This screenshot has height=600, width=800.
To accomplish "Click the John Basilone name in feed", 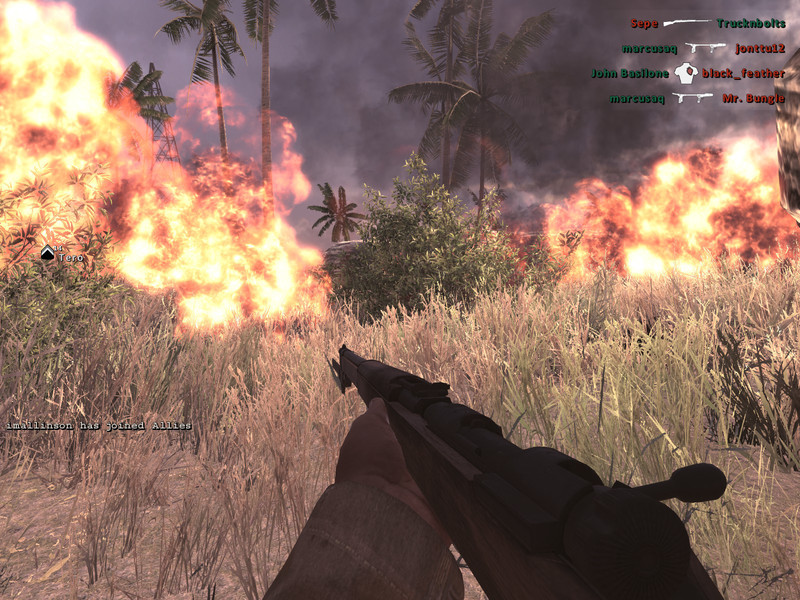I will (x=630, y=73).
